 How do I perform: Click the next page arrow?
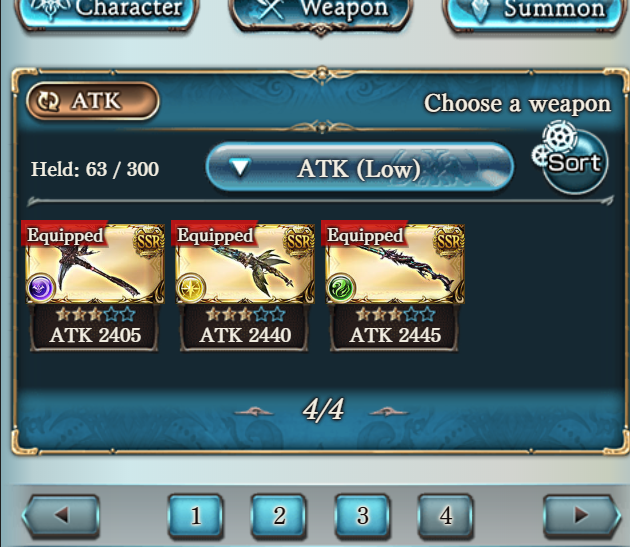click(x=581, y=517)
